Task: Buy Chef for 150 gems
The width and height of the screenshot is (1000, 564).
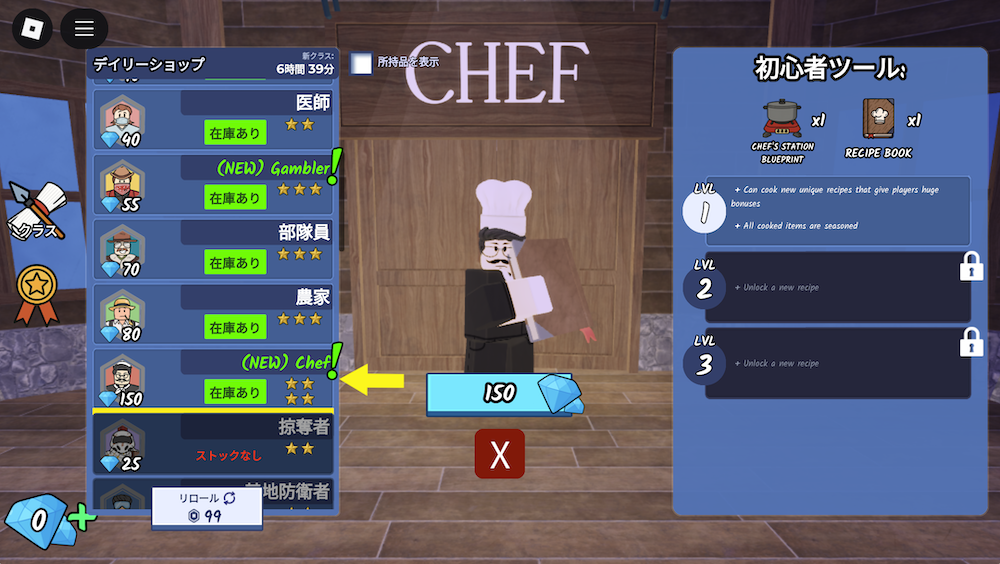Action: click(x=498, y=393)
